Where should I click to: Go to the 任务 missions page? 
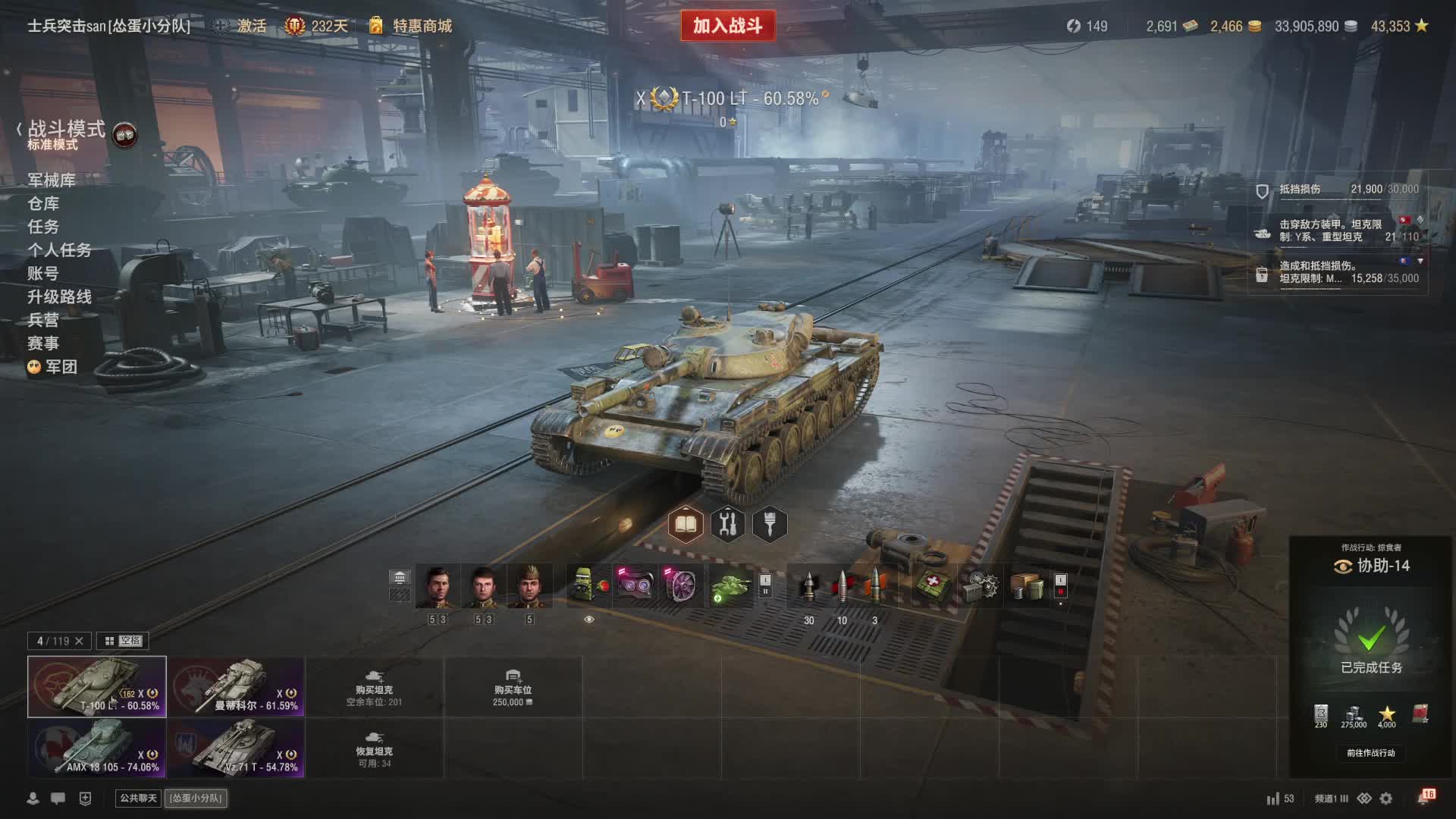[x=43, y=227]
